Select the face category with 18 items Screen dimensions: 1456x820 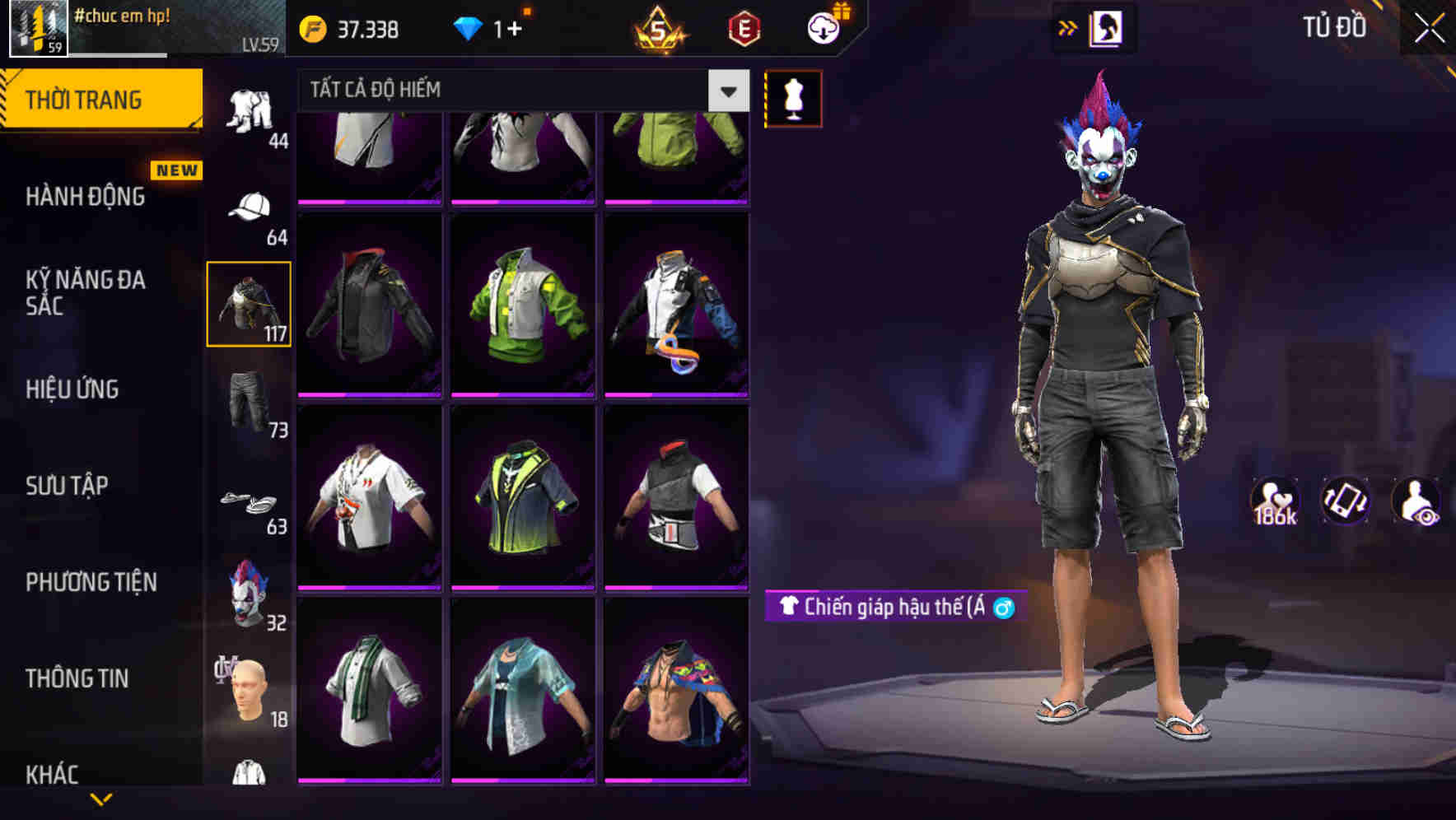(250, 690)
